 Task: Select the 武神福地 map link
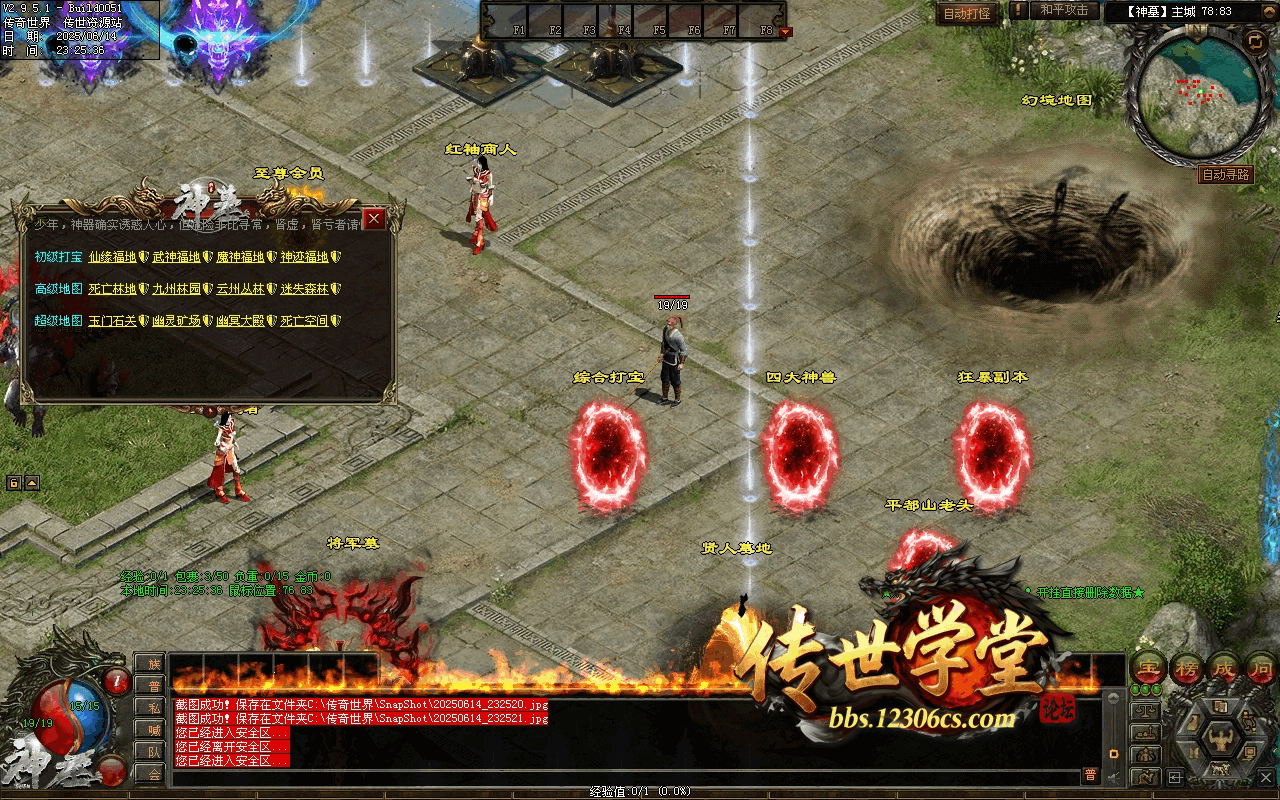176,257
